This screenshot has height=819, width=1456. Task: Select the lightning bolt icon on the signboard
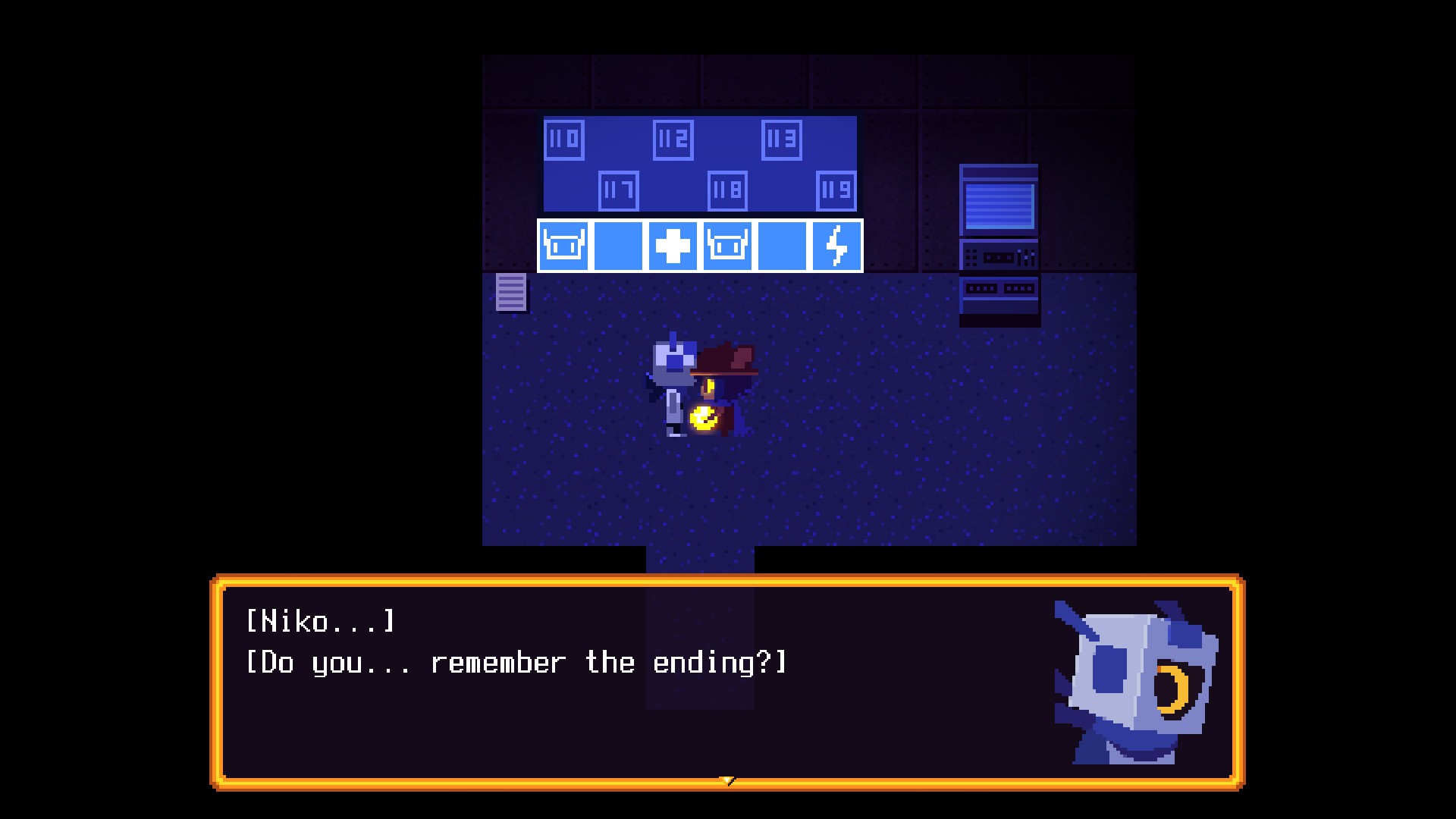pyautogui.click(x=836, y=246)
